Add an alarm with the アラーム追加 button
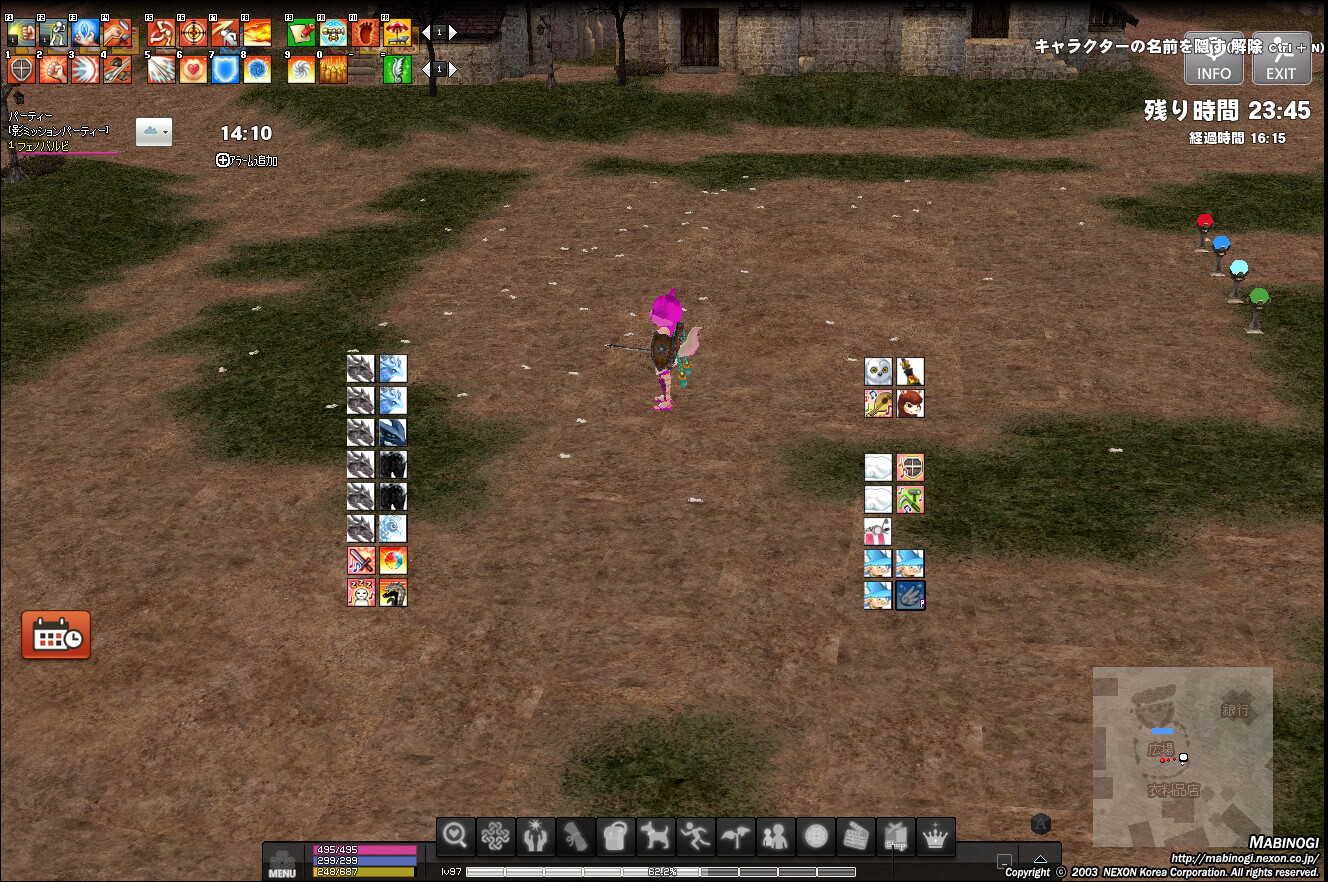 coord(247,160)
